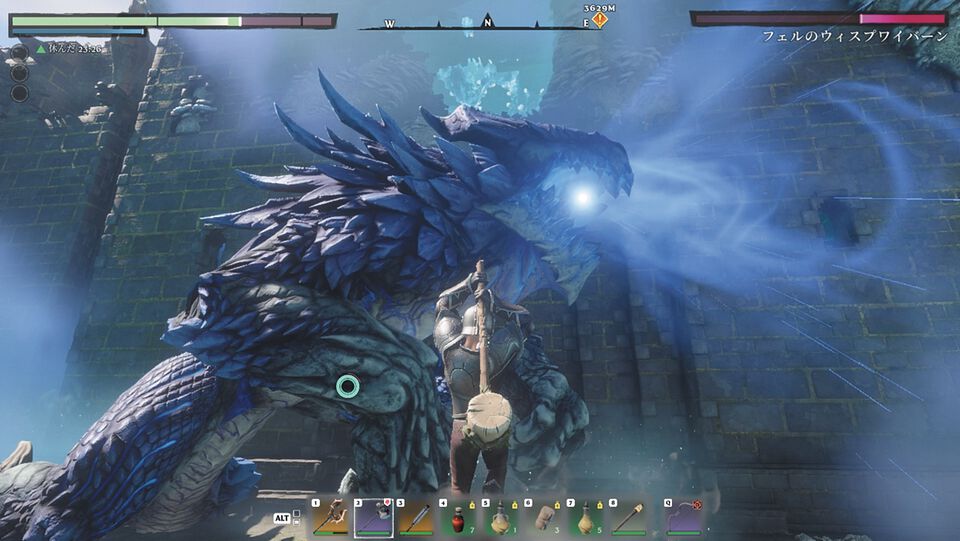The height and width of the screenshot is (541, 960).
Task: Click the compass bar's north indicator
Action: [x=487, y=19]
